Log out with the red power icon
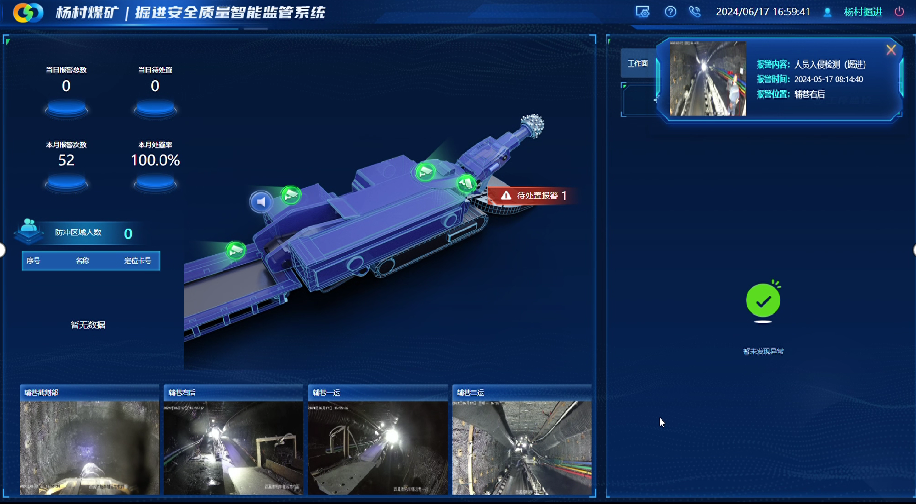The width and height of the screenshot is (916, 504). tap(899, 12)
